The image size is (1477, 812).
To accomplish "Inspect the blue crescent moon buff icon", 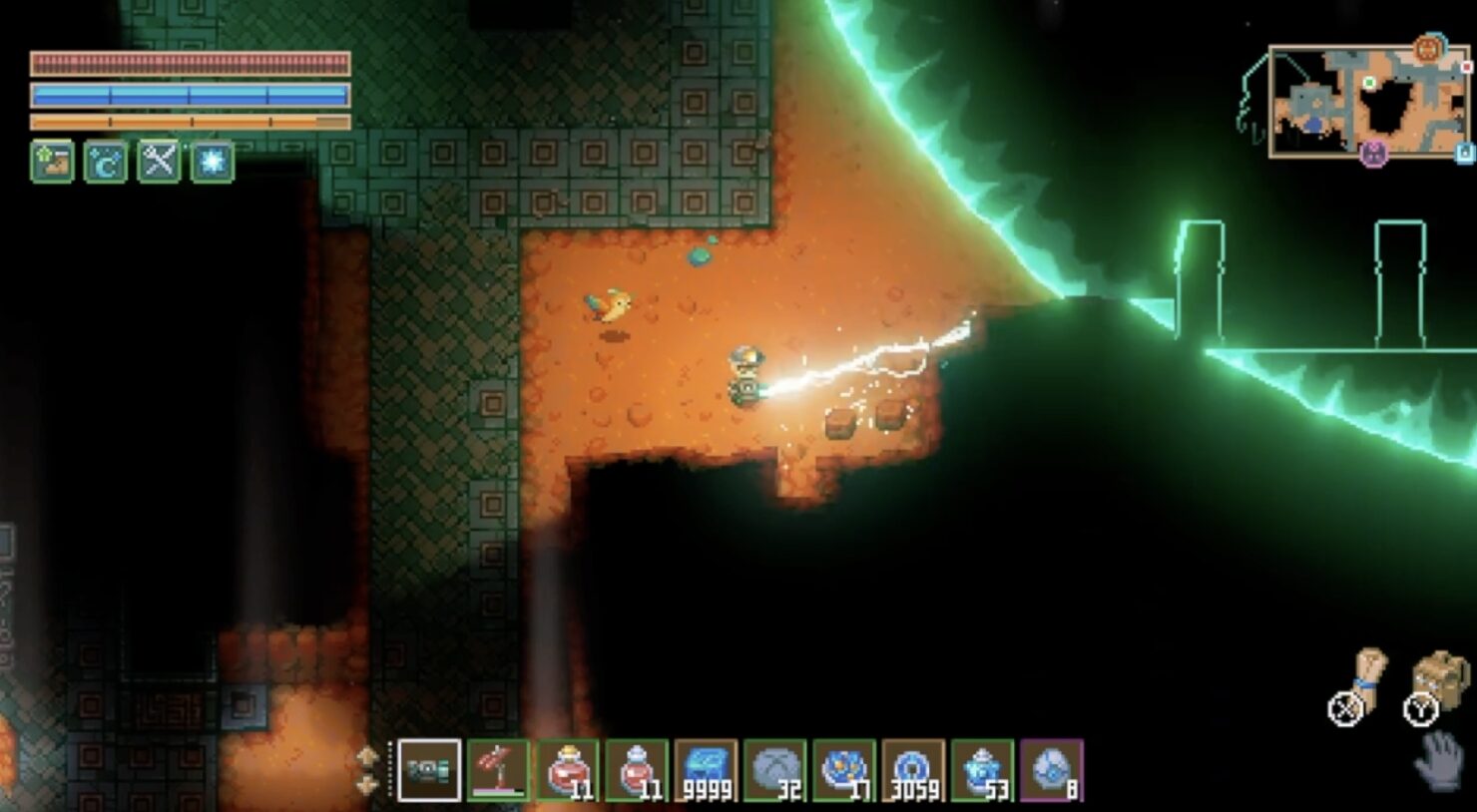I will 105,162.
